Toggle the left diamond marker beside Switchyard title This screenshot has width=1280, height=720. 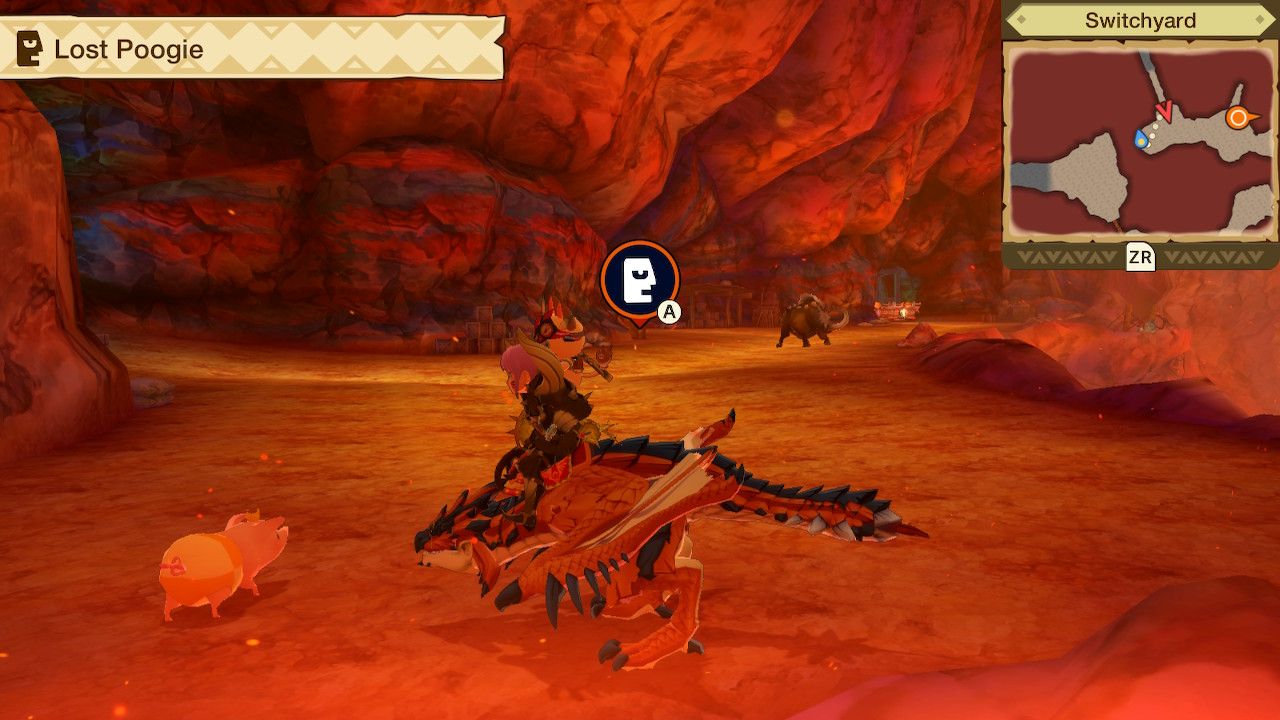1021,19
